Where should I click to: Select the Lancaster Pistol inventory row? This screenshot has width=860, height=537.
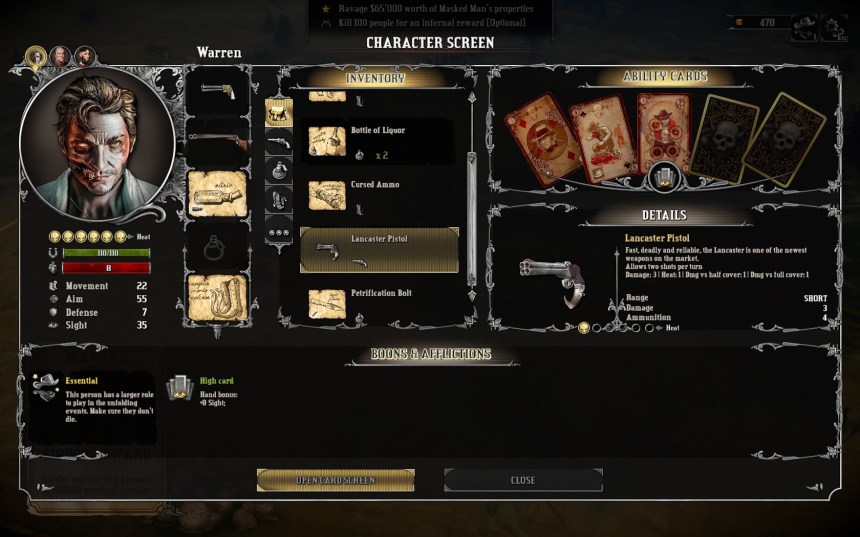point(379,250)
